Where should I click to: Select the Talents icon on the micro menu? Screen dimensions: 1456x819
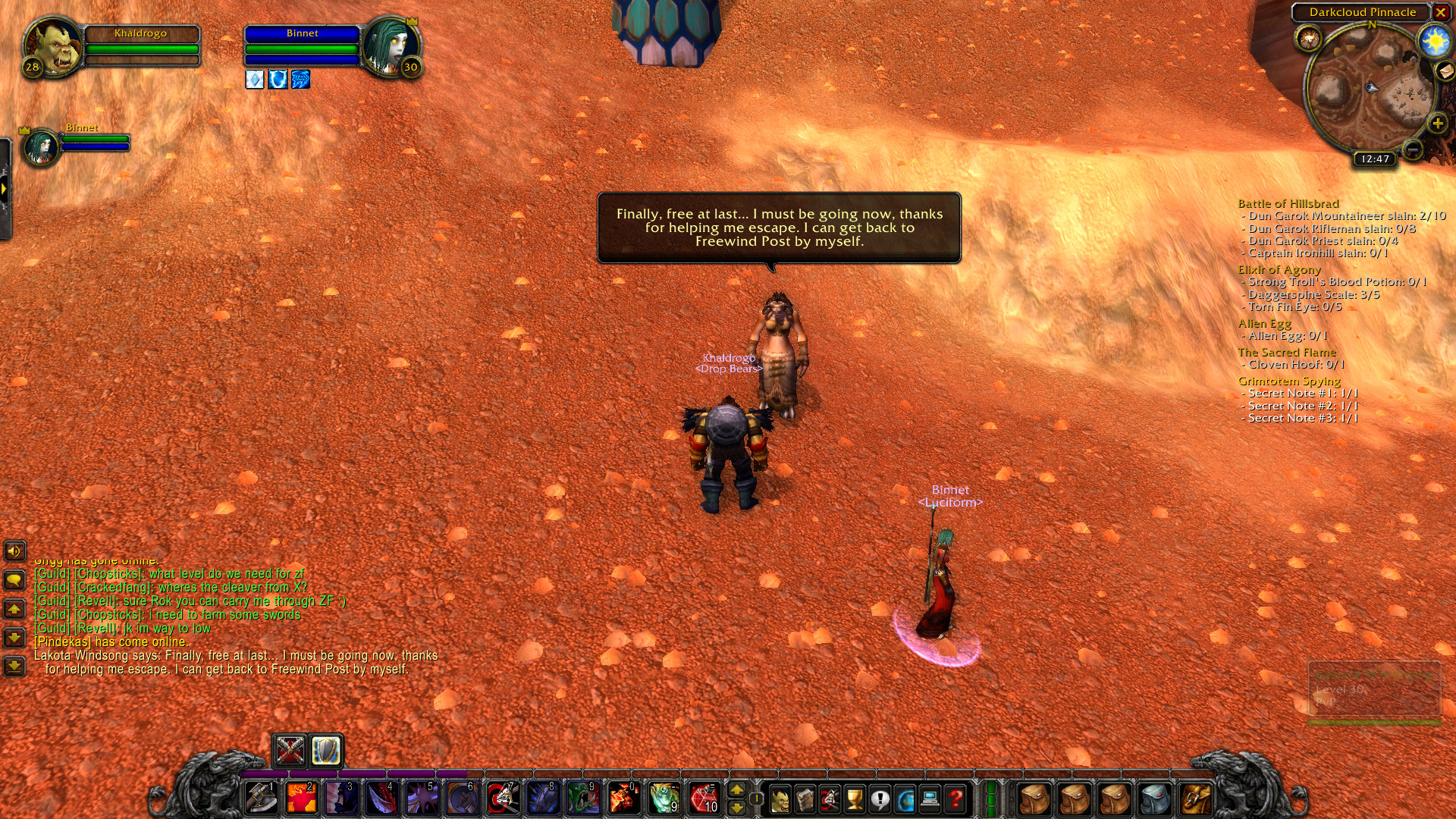tap(829, 799)
